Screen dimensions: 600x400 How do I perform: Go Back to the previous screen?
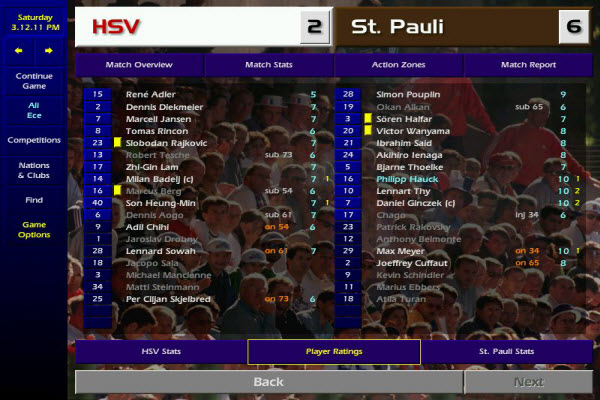268,382
